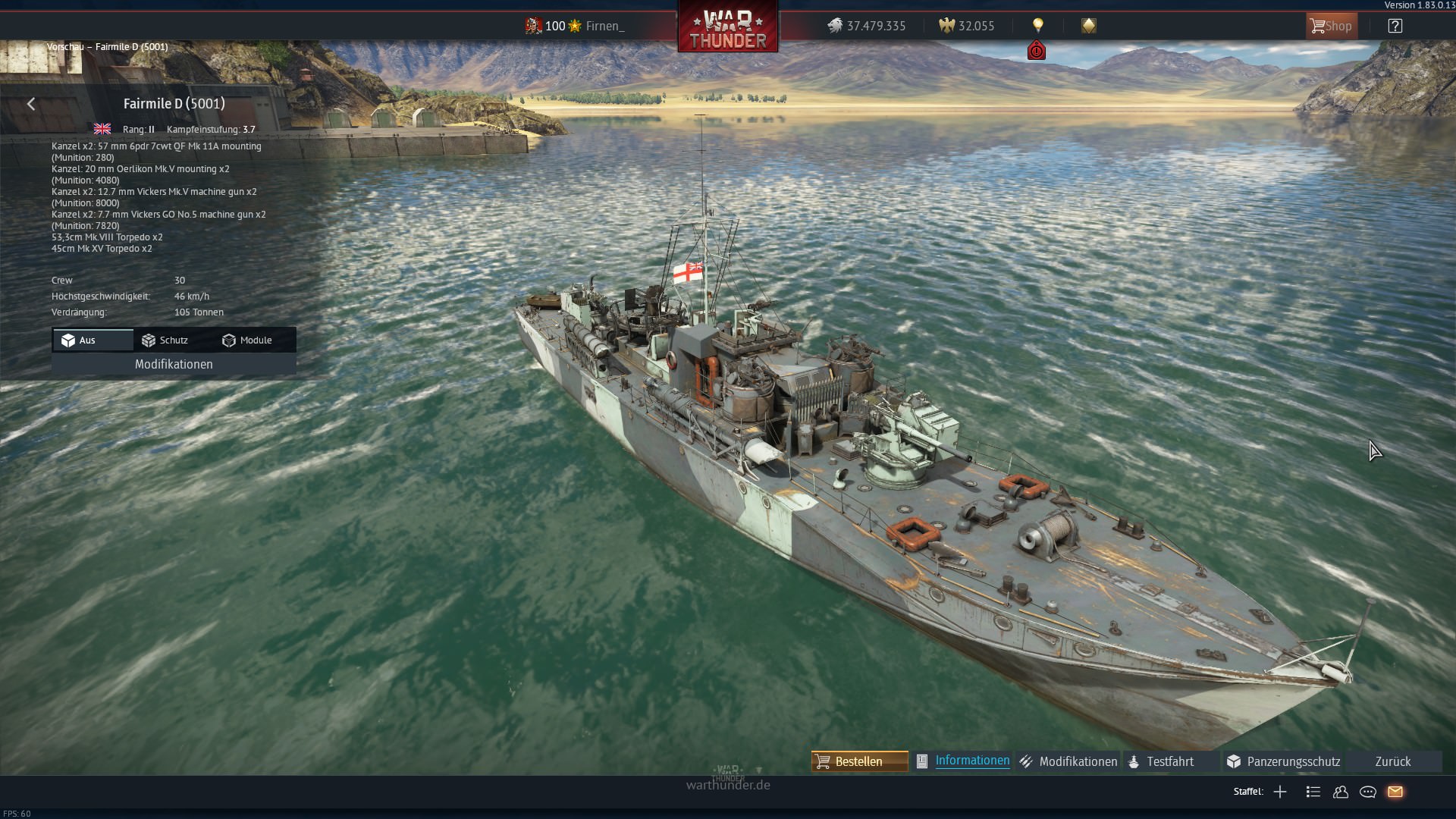Open Modifikationen in the info panel
The width and height of the screenshot is (1456, 819).
pyautogui.click(x=174, y=365)
